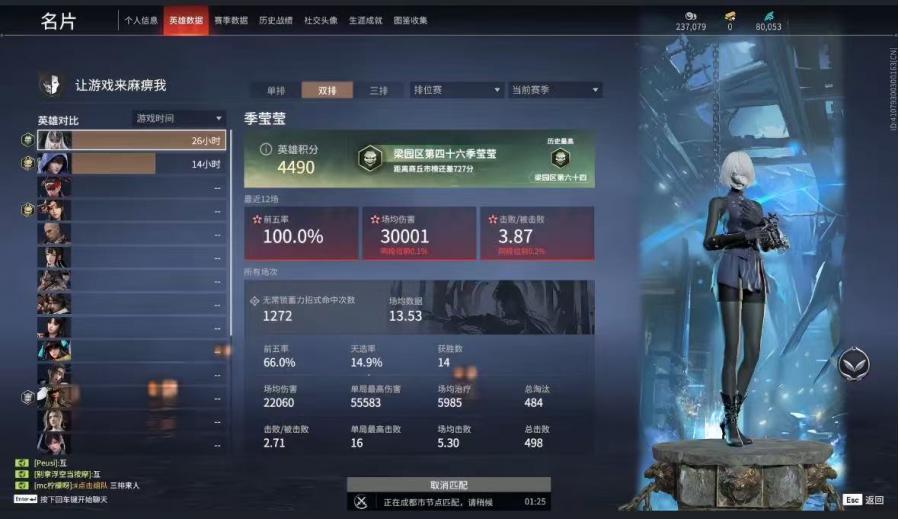Switch to the 赛季数据 tab

[232, 20]
